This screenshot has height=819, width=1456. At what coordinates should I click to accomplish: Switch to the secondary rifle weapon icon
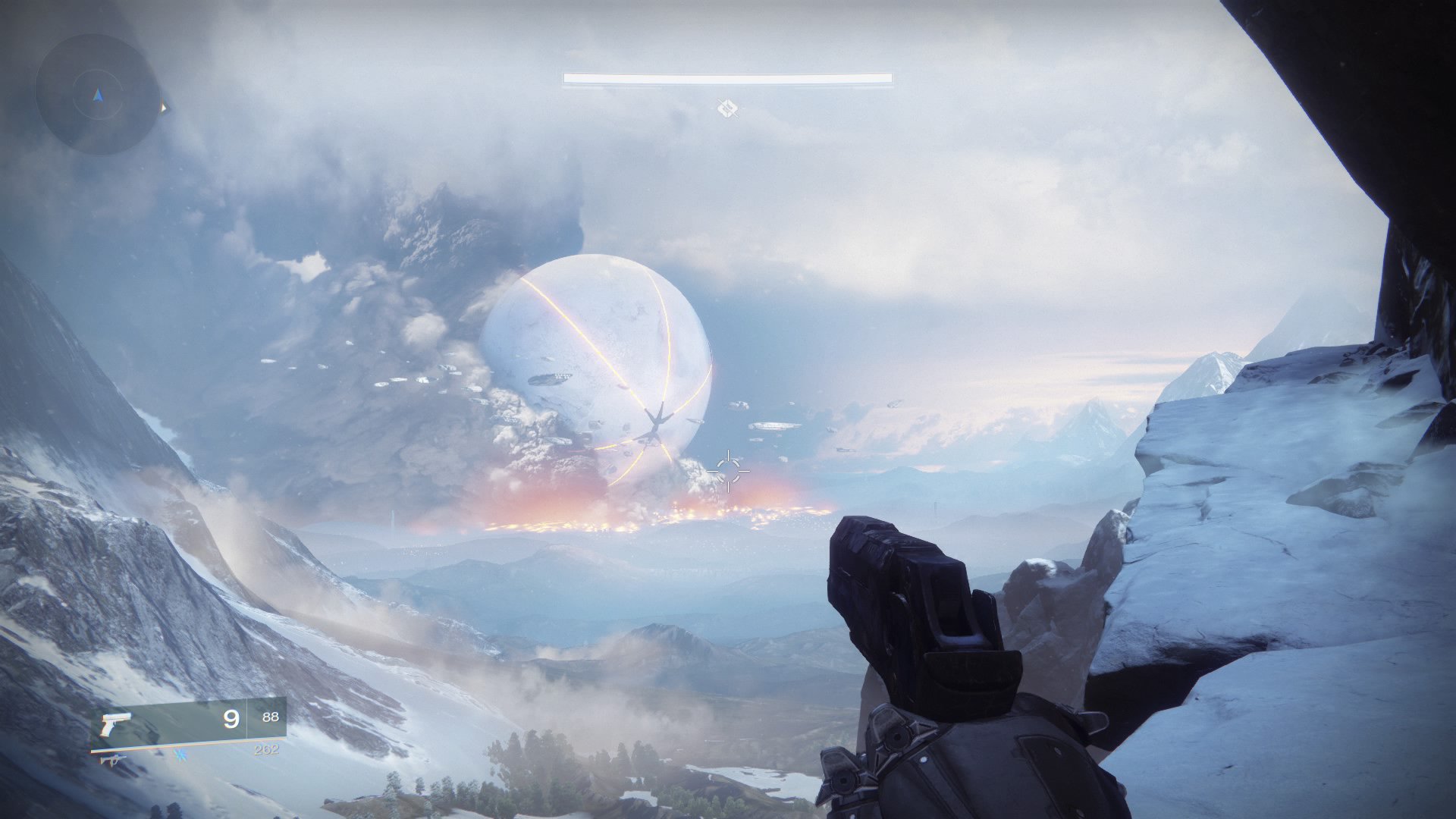[113, 758]
